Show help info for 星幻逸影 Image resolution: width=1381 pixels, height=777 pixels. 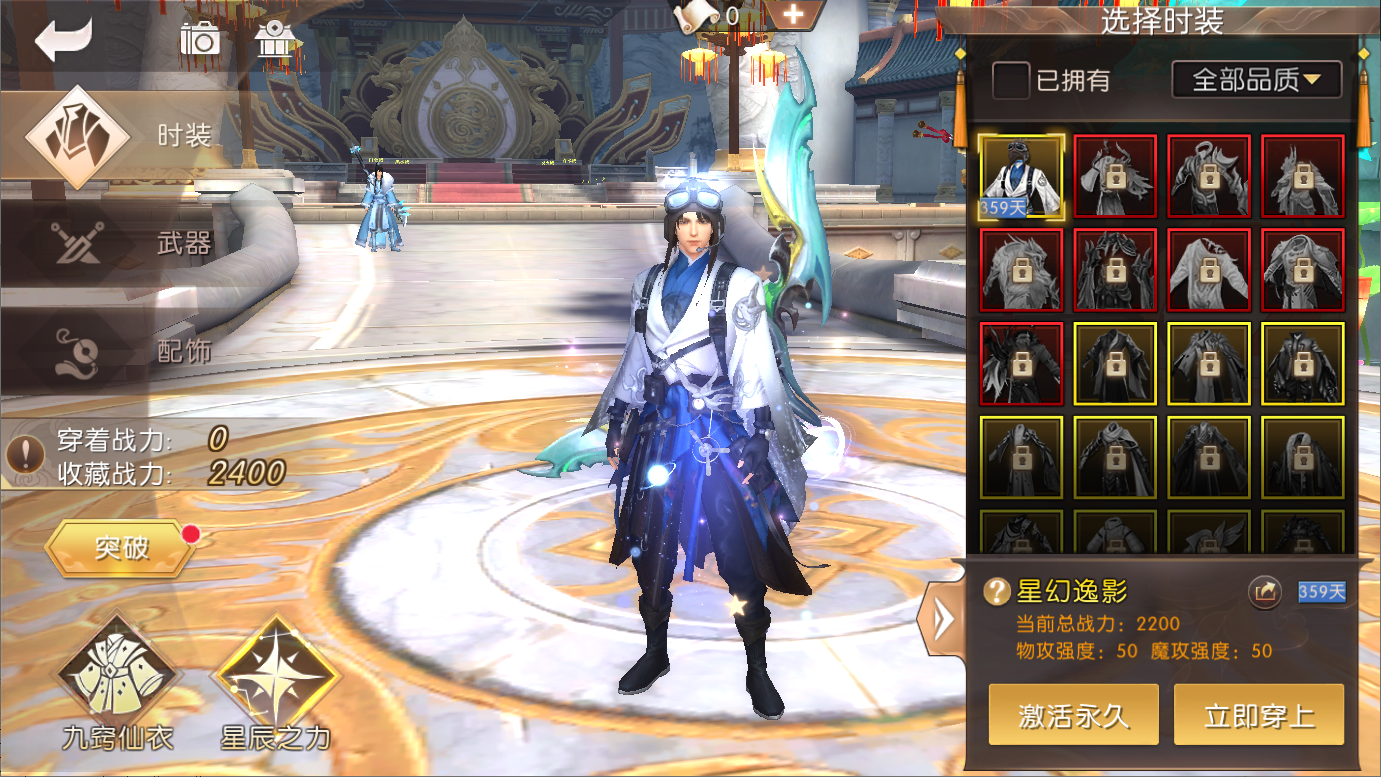click(x=997, y=592)
